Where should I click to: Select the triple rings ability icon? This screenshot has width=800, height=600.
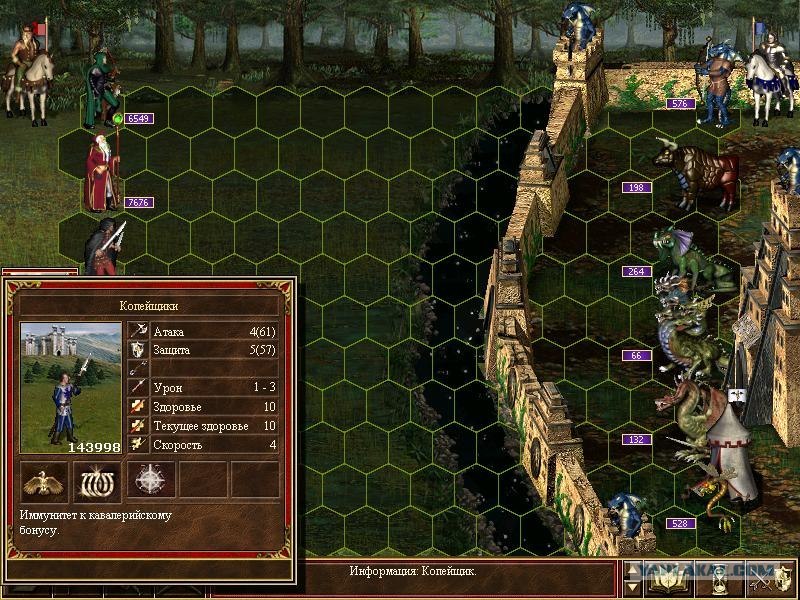pos(97,481)
